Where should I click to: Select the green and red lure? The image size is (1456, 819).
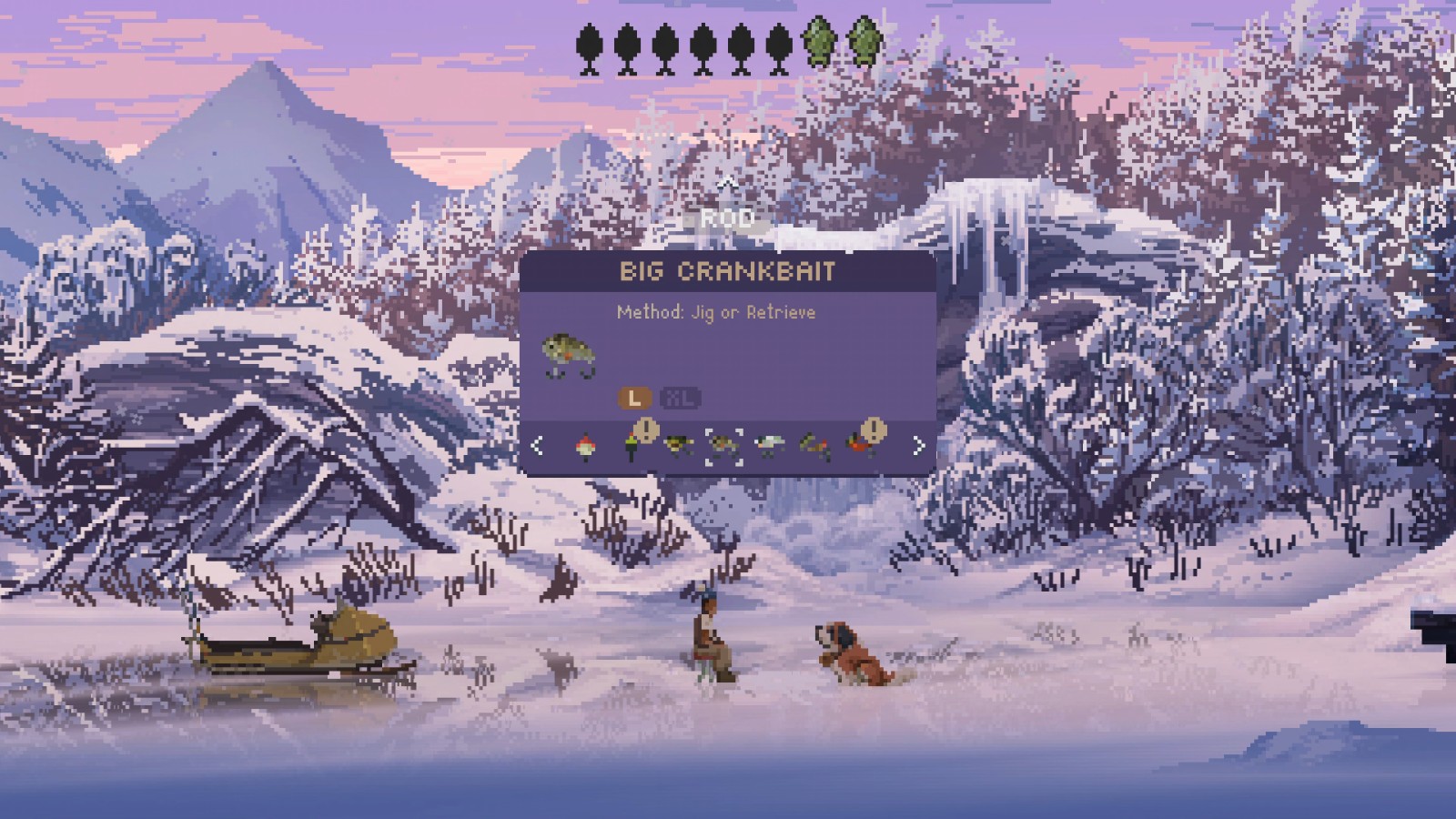click(814, 445)
